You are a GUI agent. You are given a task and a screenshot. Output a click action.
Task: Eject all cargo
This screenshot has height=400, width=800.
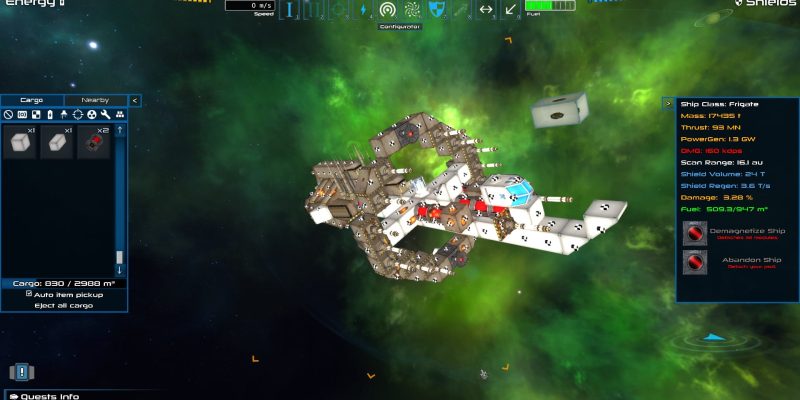coord(64,305)
